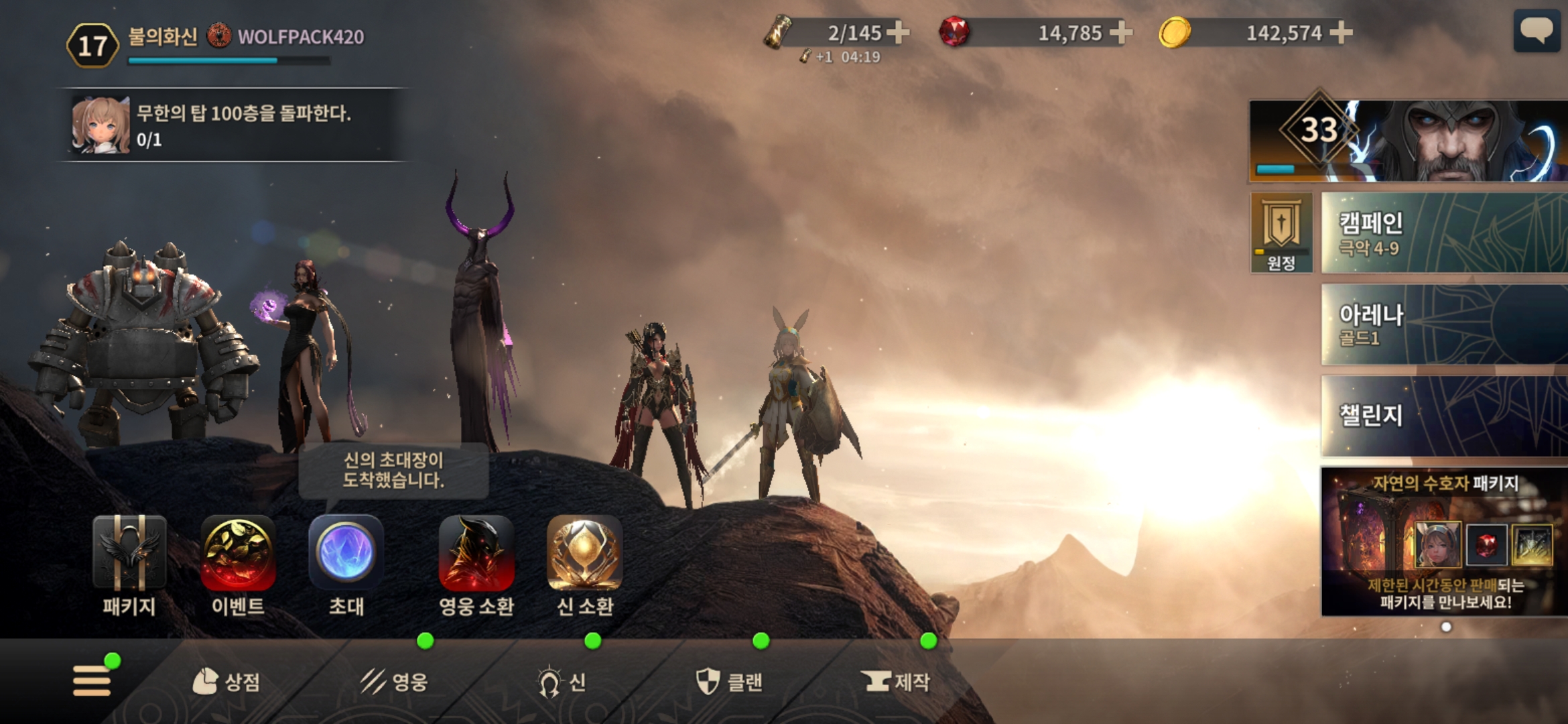Open the chat speech bubble
Viewport: 1568px width, 724px height.
click(1536, 31)
